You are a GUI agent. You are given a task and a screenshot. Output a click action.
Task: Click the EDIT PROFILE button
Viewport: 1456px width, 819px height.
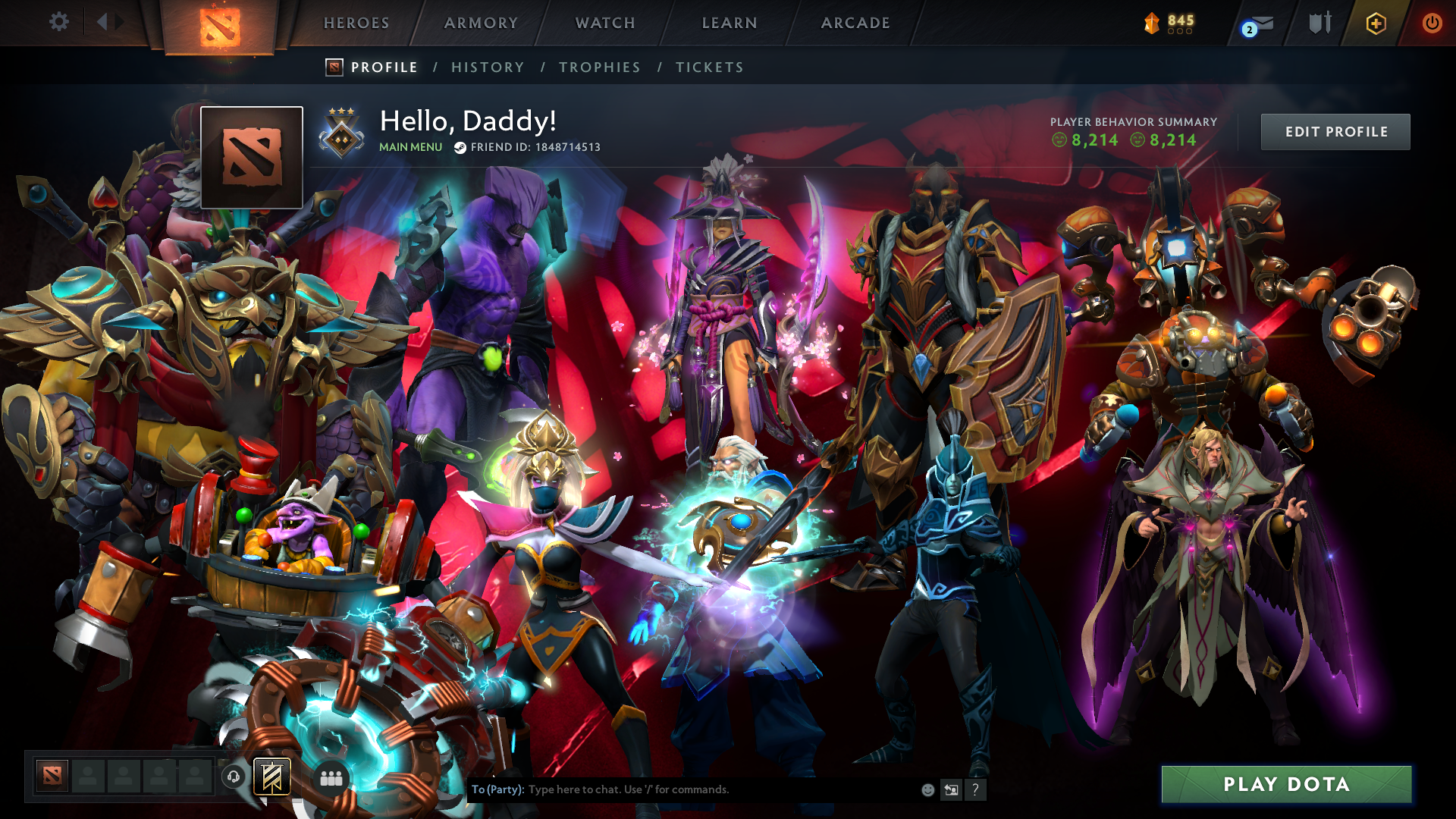1335,131
